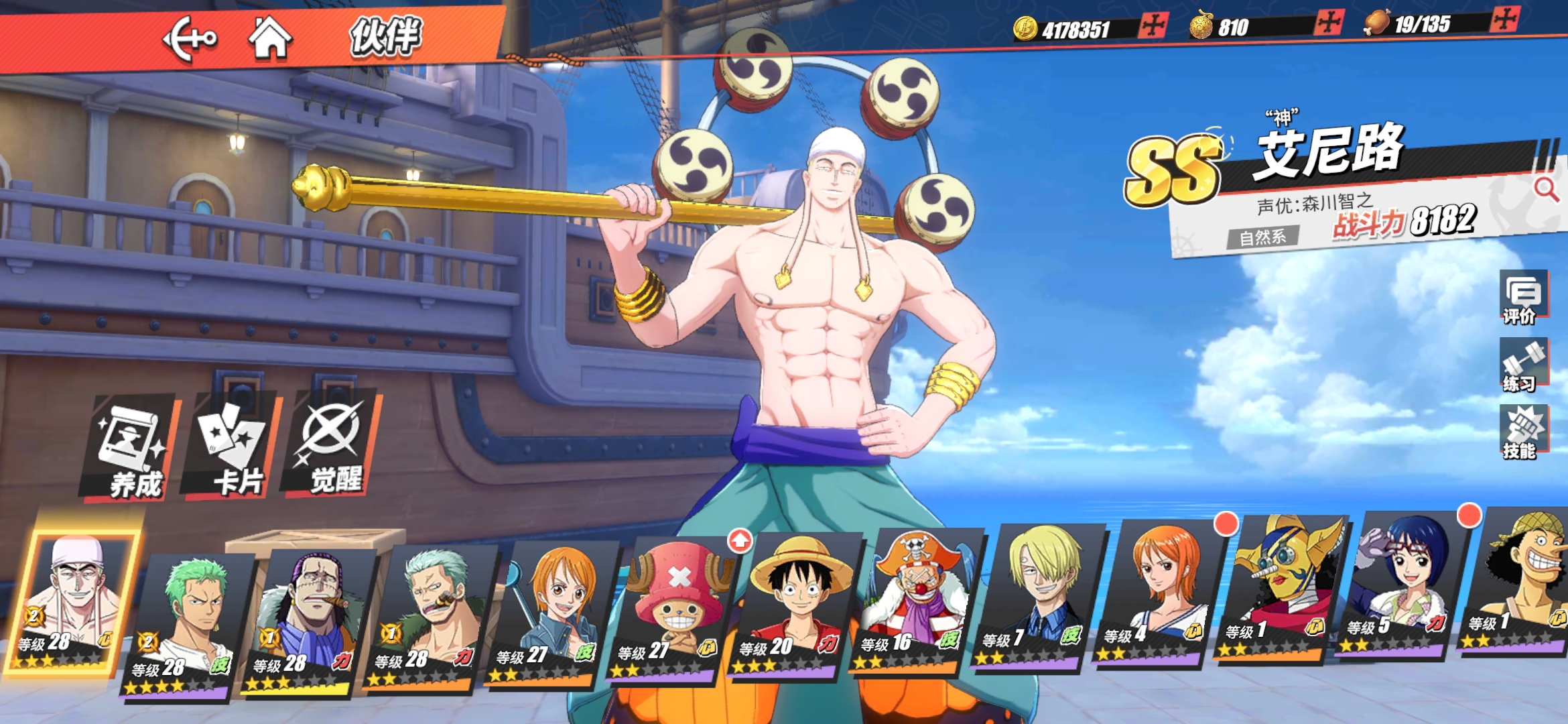Screen dimensions: 1568x724
Task: Go back using the anchor arrow icon
Action: click(190, 39)
